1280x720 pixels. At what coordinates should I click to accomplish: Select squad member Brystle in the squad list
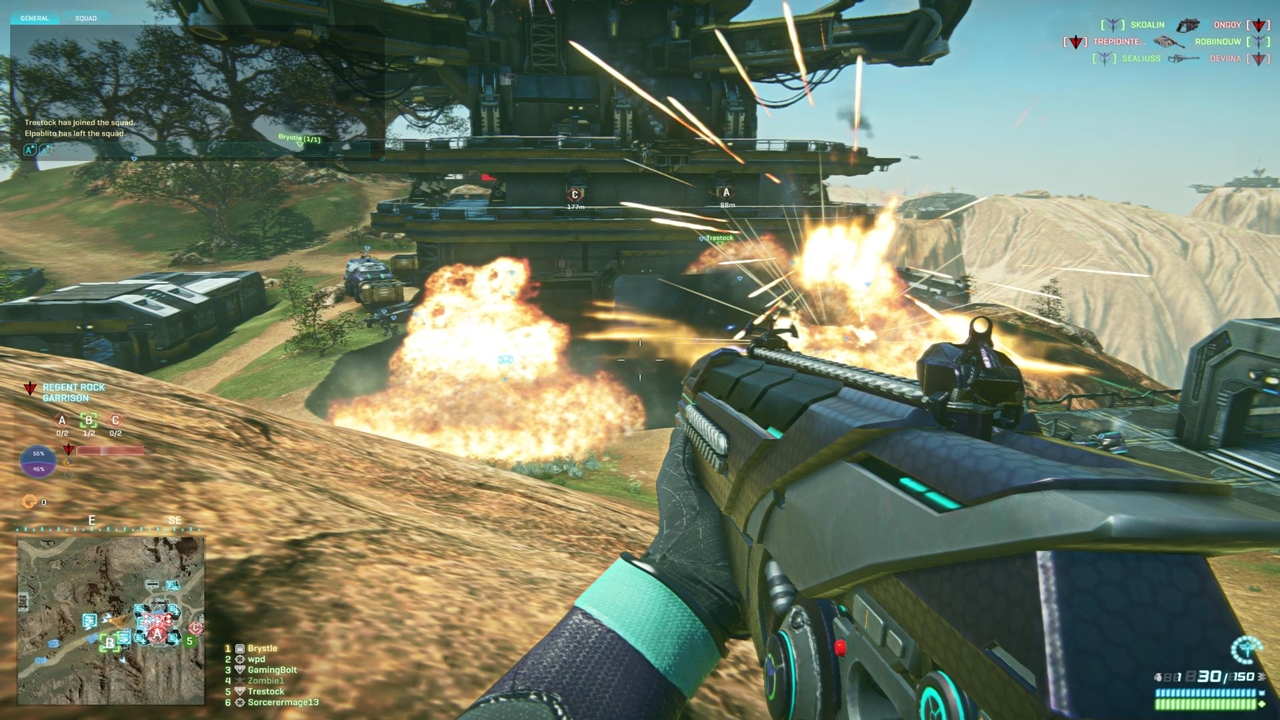[x=262, y=649]
